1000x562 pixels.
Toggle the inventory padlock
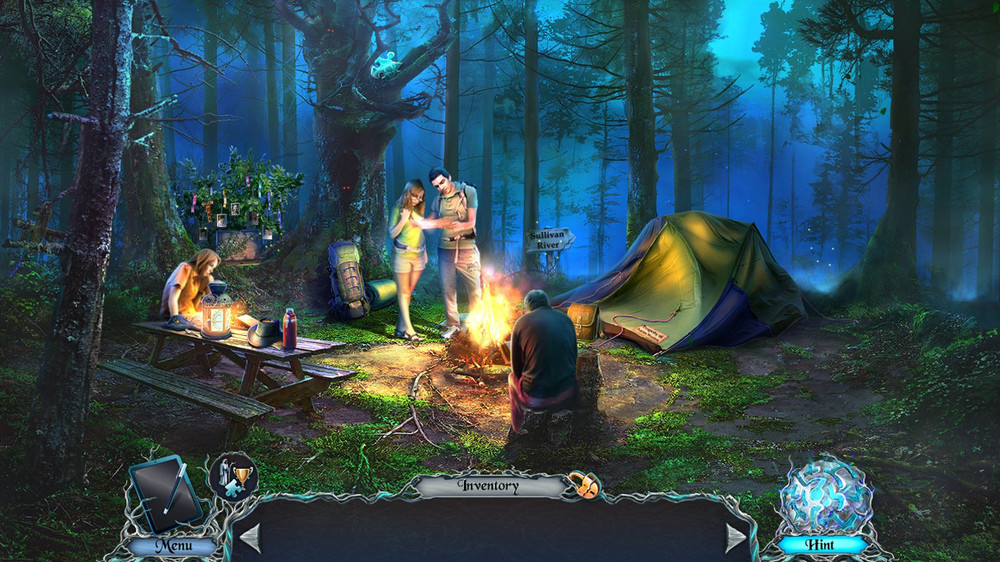tap(584, 486)
